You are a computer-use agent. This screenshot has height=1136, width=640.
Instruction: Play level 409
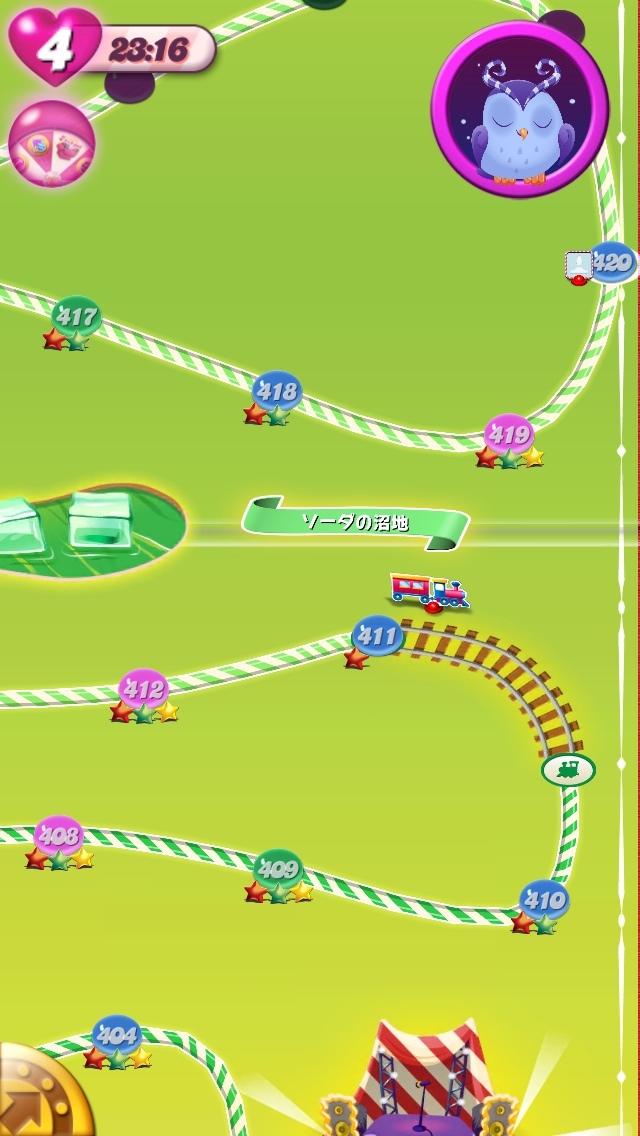278,869
